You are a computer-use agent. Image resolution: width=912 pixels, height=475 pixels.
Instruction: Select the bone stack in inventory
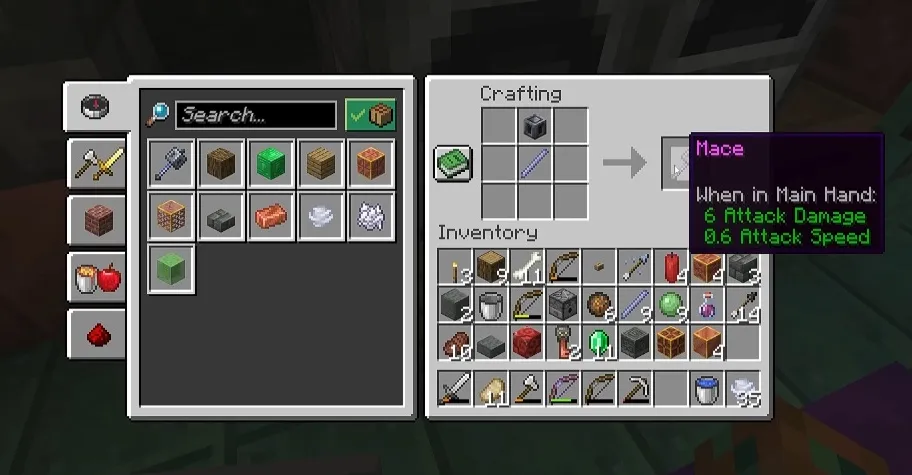pyautogui.click(x=527, y=268)
